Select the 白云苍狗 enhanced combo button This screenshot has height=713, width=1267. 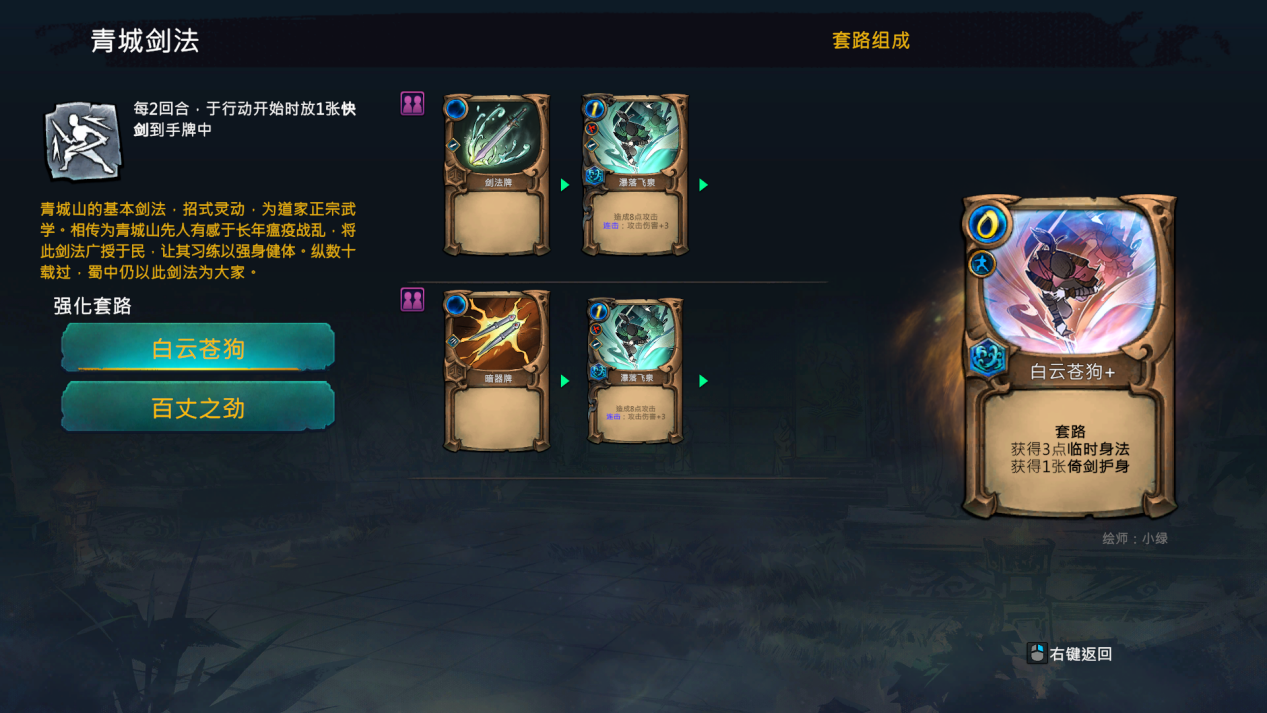click(198, 348)
